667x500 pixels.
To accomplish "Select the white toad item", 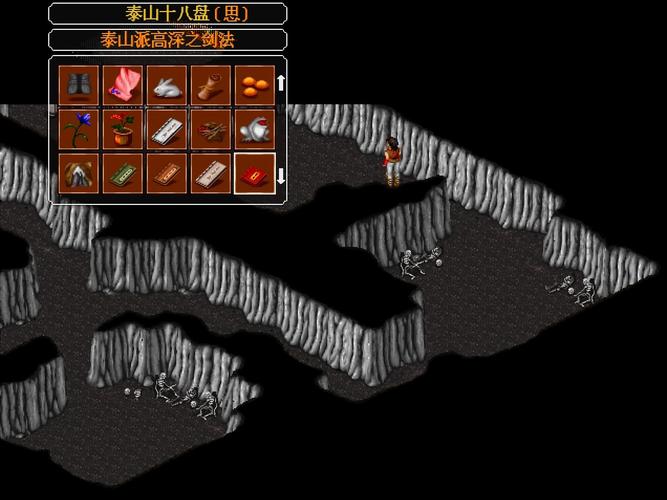I will (253, 128).
